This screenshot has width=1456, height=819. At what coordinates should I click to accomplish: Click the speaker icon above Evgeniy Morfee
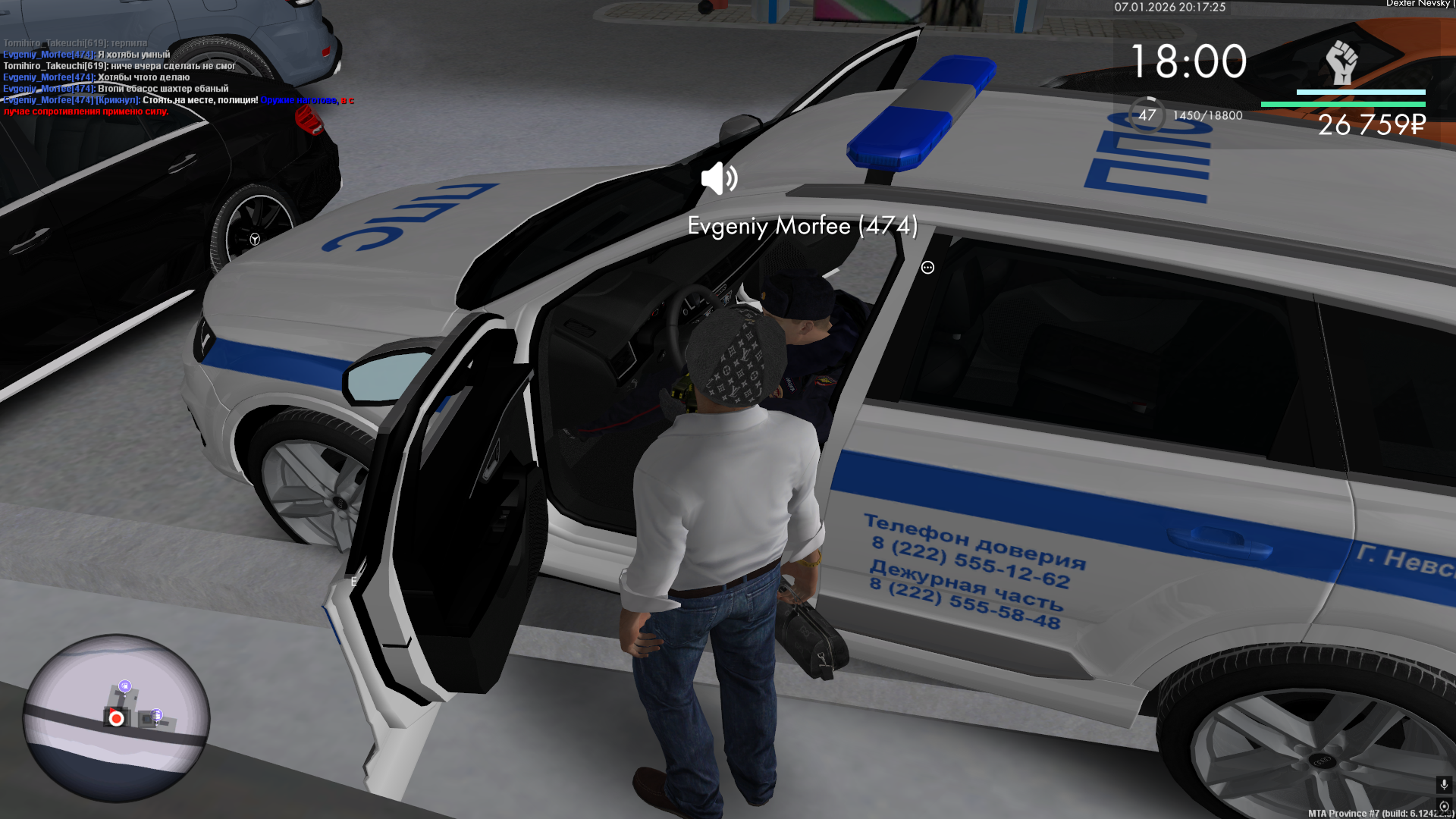[718, 179]
